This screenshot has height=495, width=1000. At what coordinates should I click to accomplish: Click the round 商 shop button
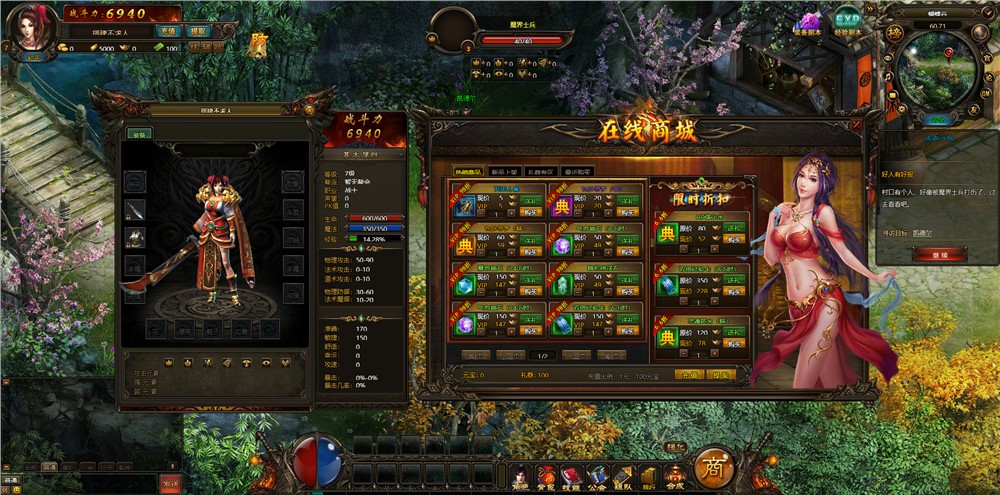714,467
